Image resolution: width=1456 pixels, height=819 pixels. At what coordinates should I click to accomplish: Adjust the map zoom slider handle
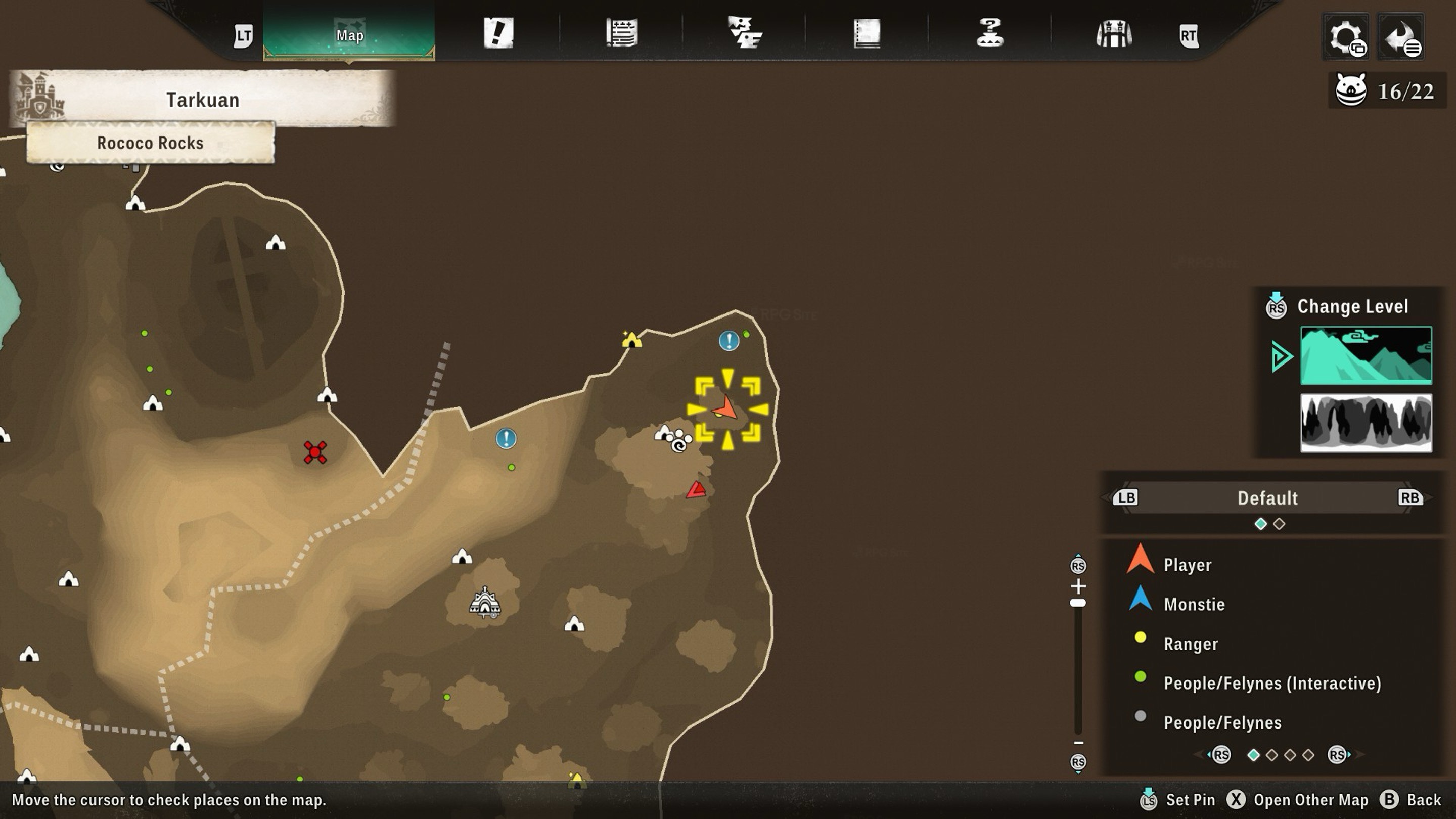click(1078, 603)
